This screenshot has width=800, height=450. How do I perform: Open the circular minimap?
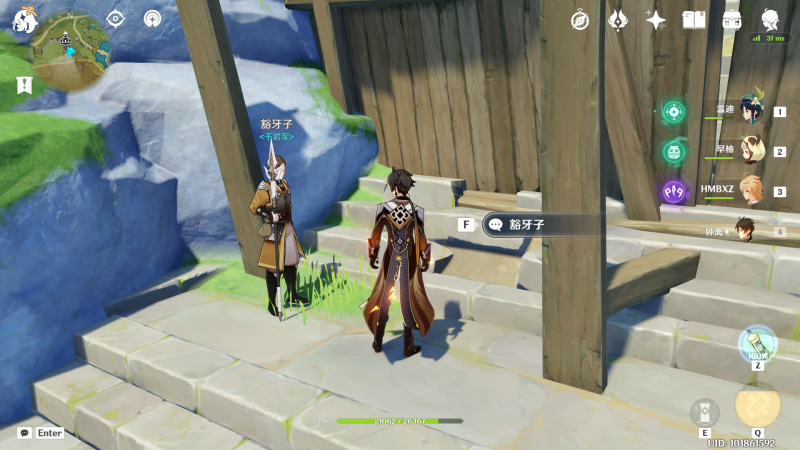click(71, 52)
